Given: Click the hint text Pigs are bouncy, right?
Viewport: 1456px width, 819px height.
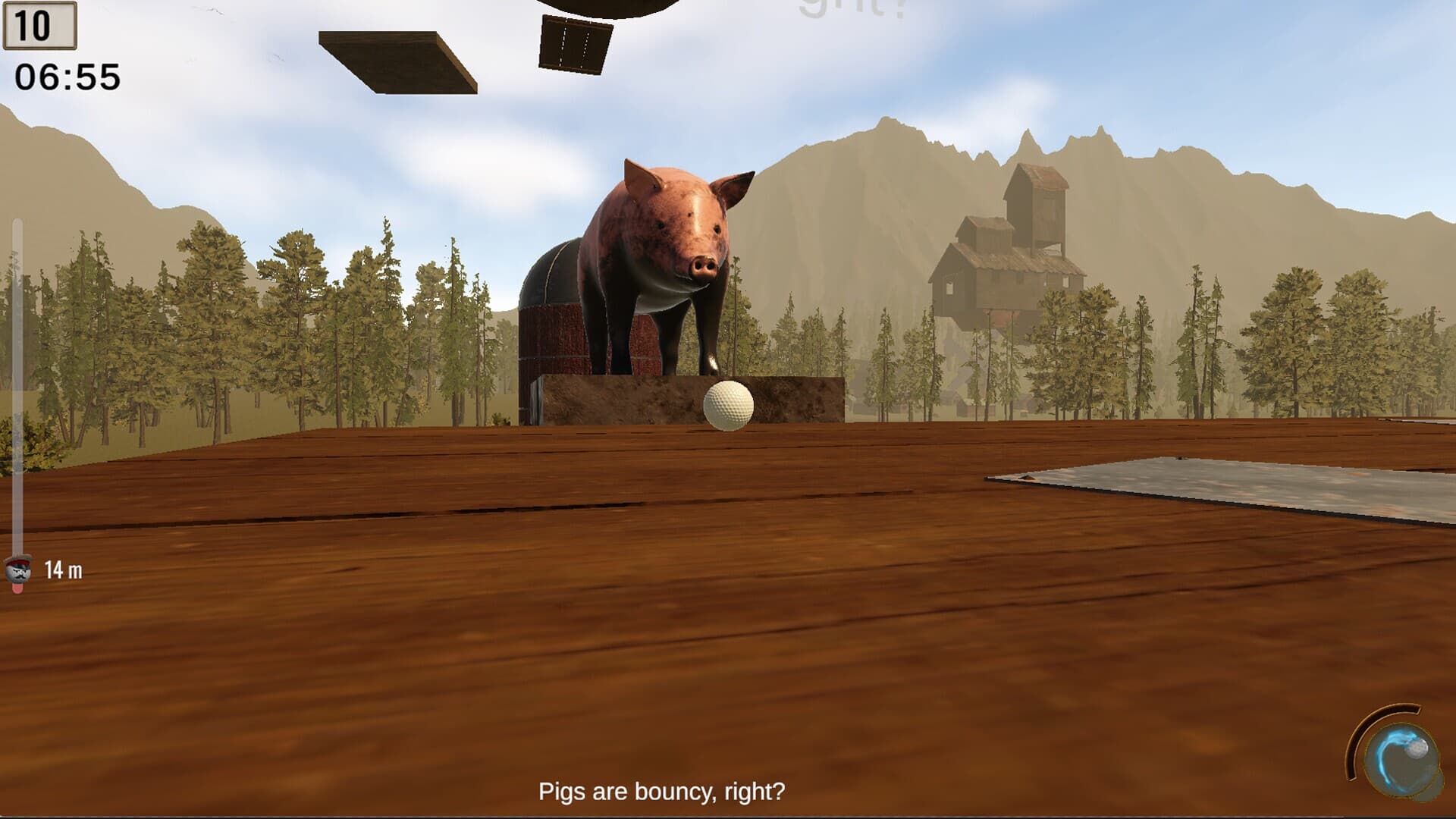Looking at the screenshot, I should click(664, 792).
